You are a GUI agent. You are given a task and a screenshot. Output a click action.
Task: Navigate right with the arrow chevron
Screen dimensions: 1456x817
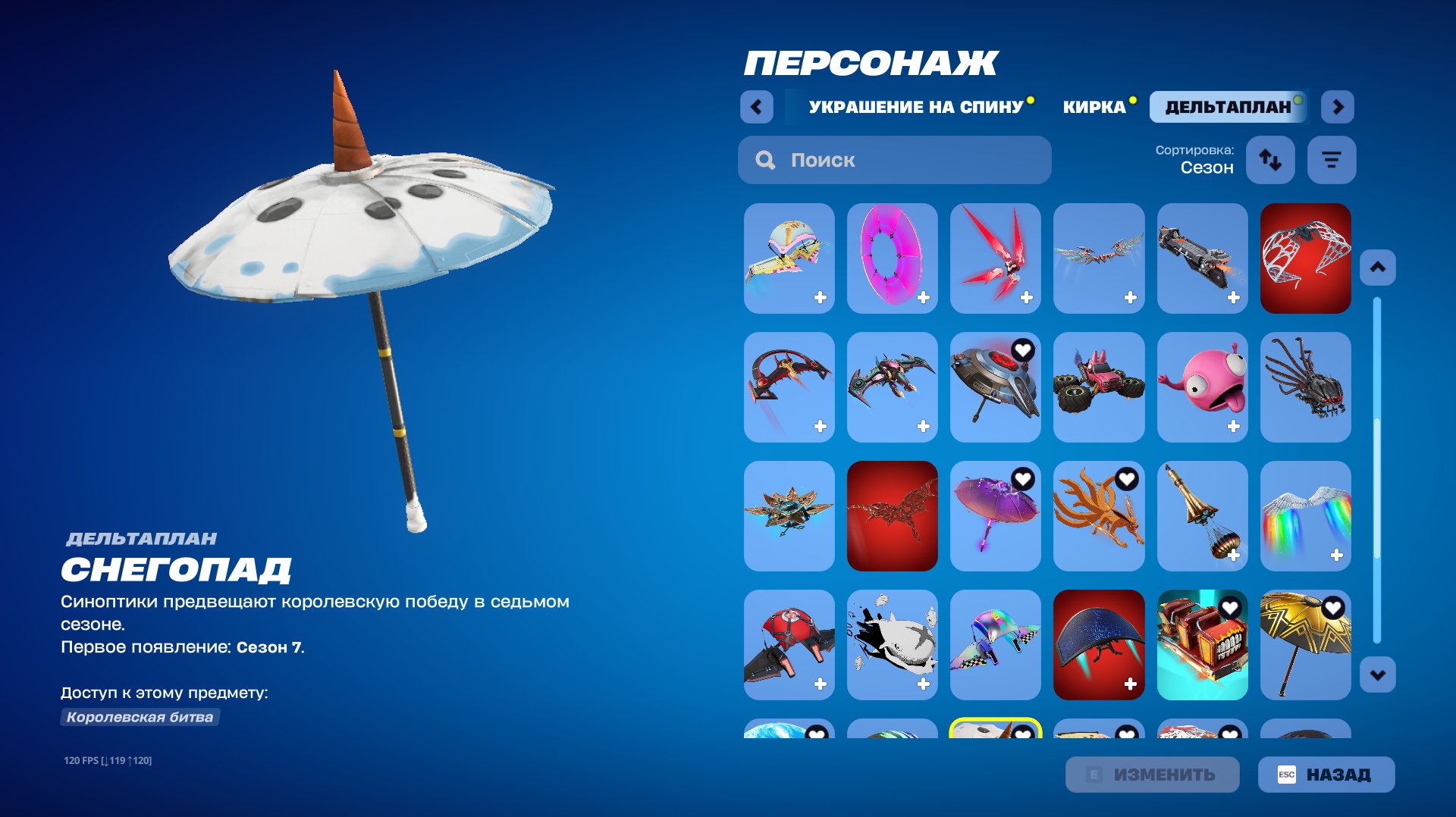[1337, 107]
